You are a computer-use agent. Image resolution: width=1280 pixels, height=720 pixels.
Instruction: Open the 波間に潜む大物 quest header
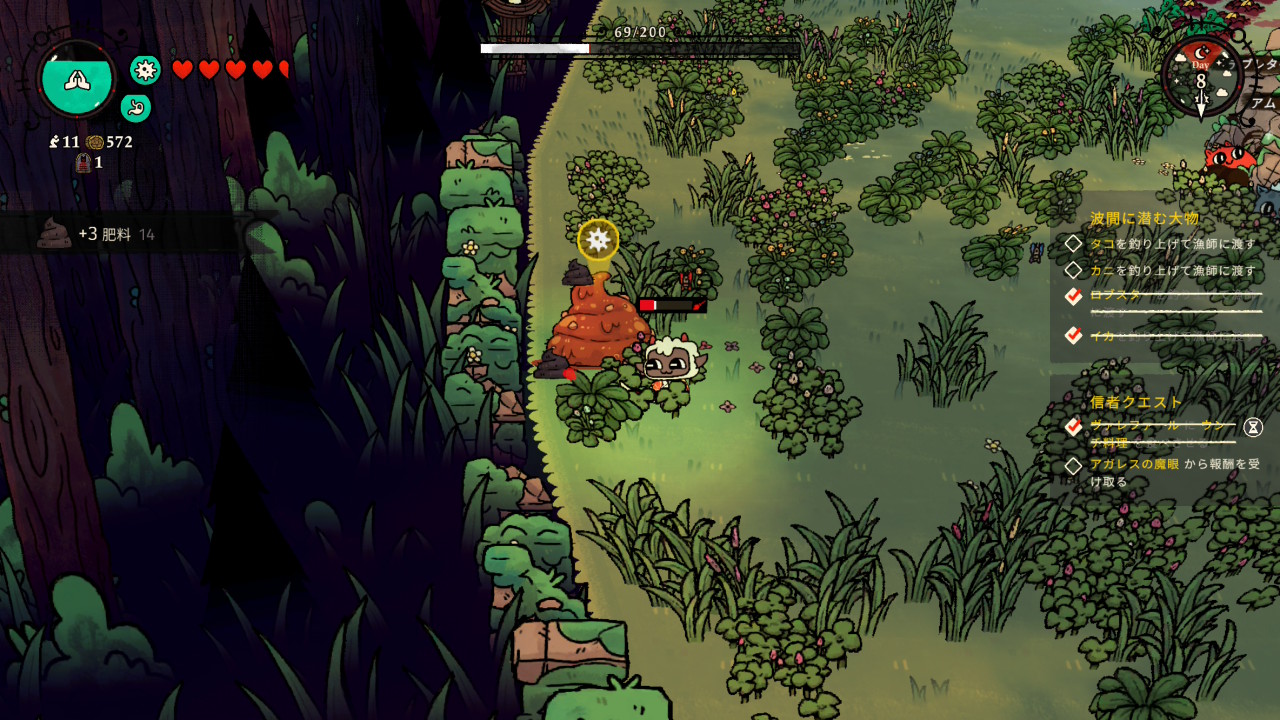[1144, 218]
